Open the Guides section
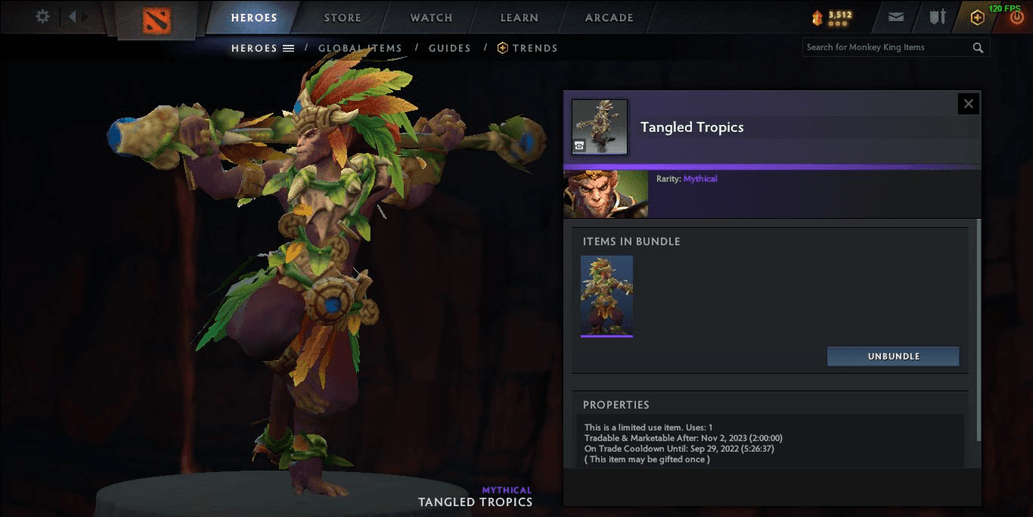This screenshot has height=517, width=1033. (x=449, y=48)
